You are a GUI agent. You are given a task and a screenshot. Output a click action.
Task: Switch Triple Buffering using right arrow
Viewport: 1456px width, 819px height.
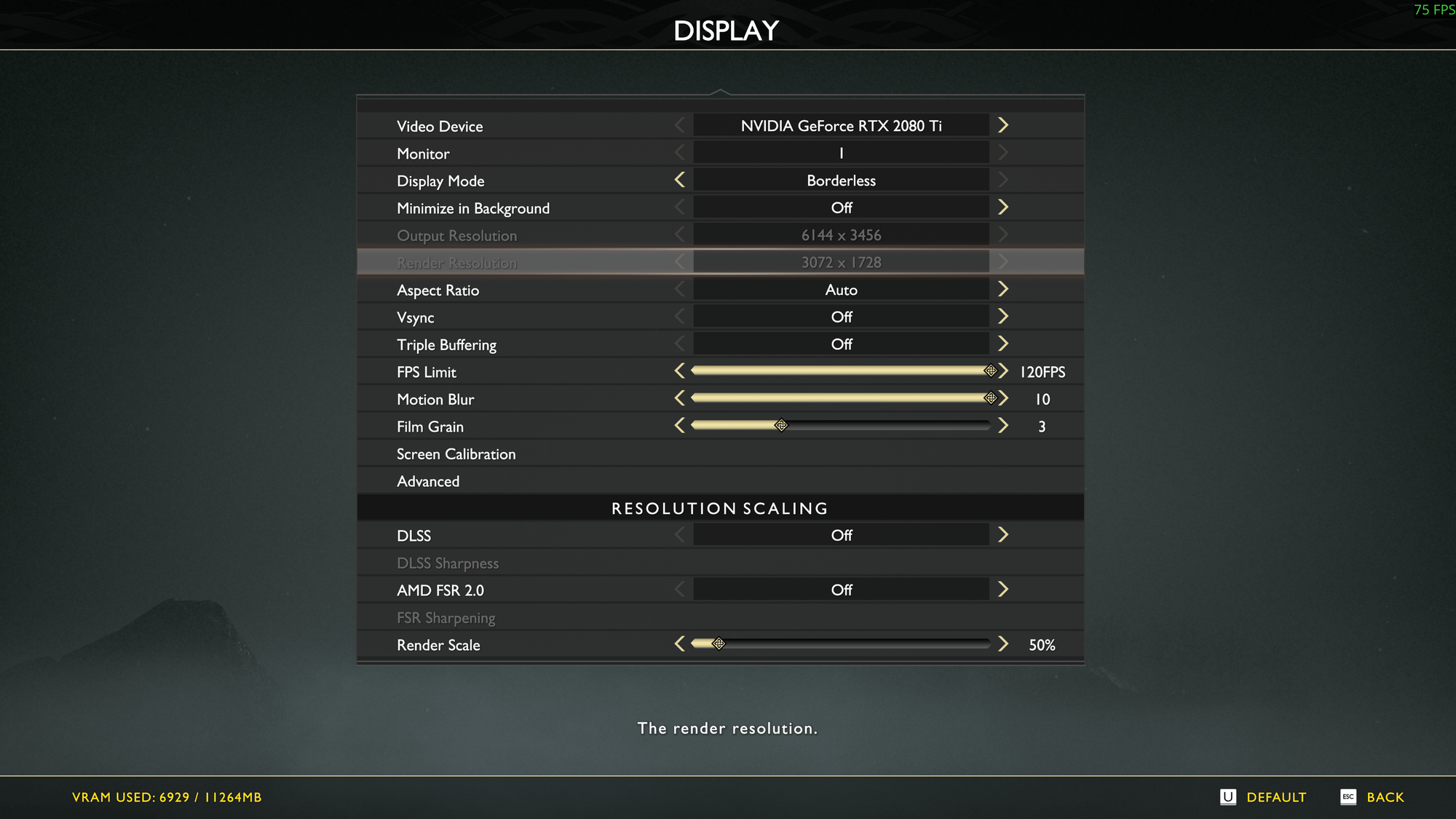pyautogui.click(x=1003, y=344)
